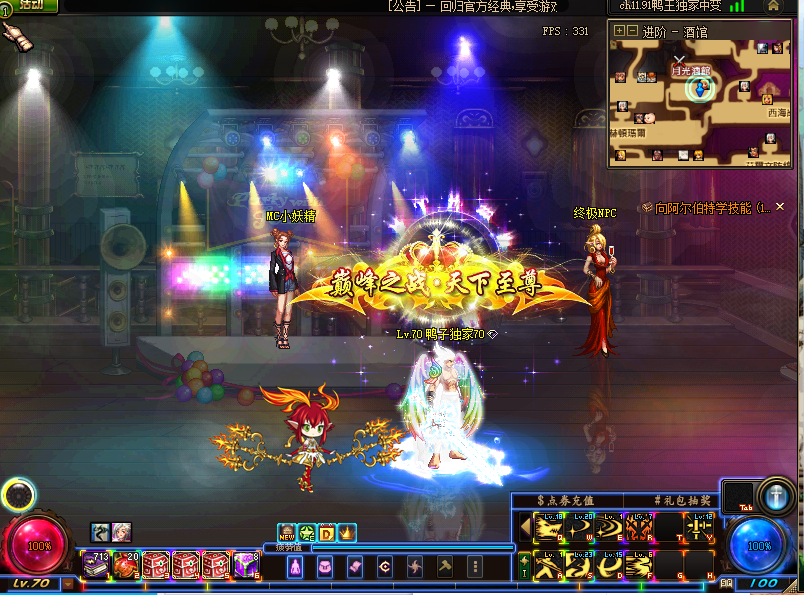Open the character info menu icon
Screen dimensions: 804x595
(296, 567)
